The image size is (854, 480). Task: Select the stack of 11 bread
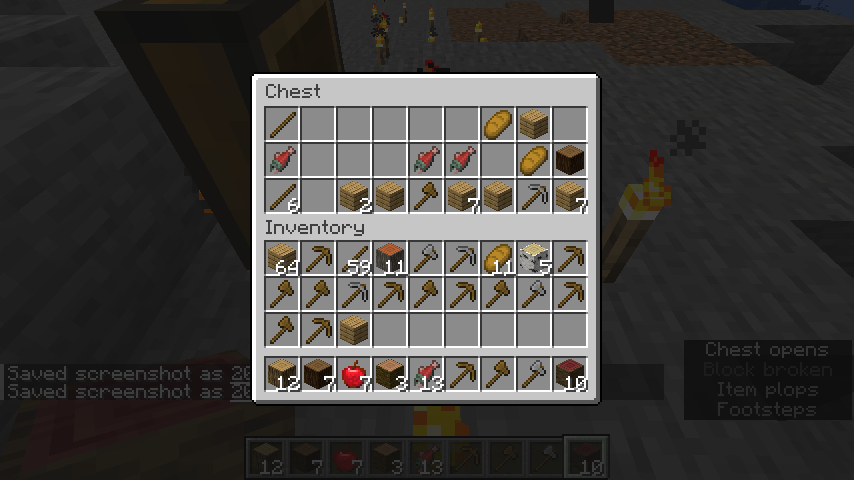(x=498, y=259)
